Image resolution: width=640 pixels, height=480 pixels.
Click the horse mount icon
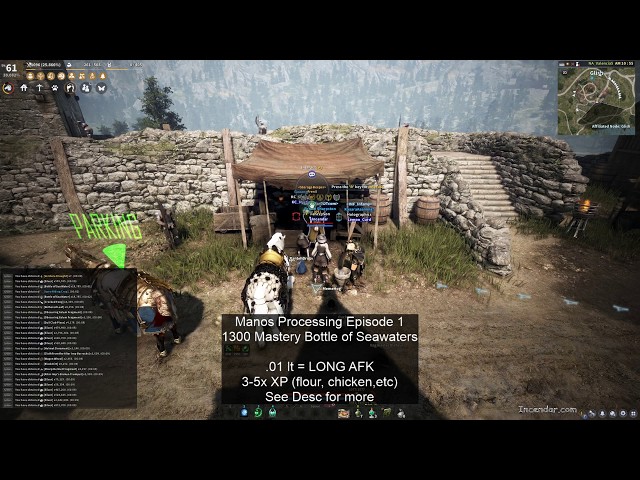(8, 88)
